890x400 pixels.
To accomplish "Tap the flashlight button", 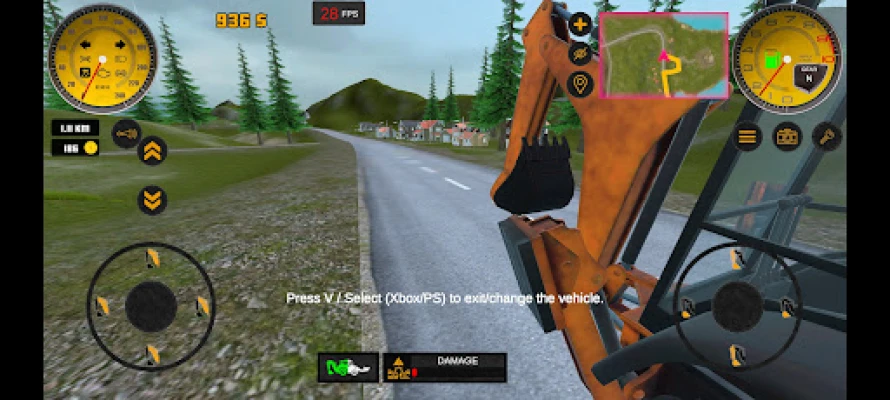I will [827, 136].
